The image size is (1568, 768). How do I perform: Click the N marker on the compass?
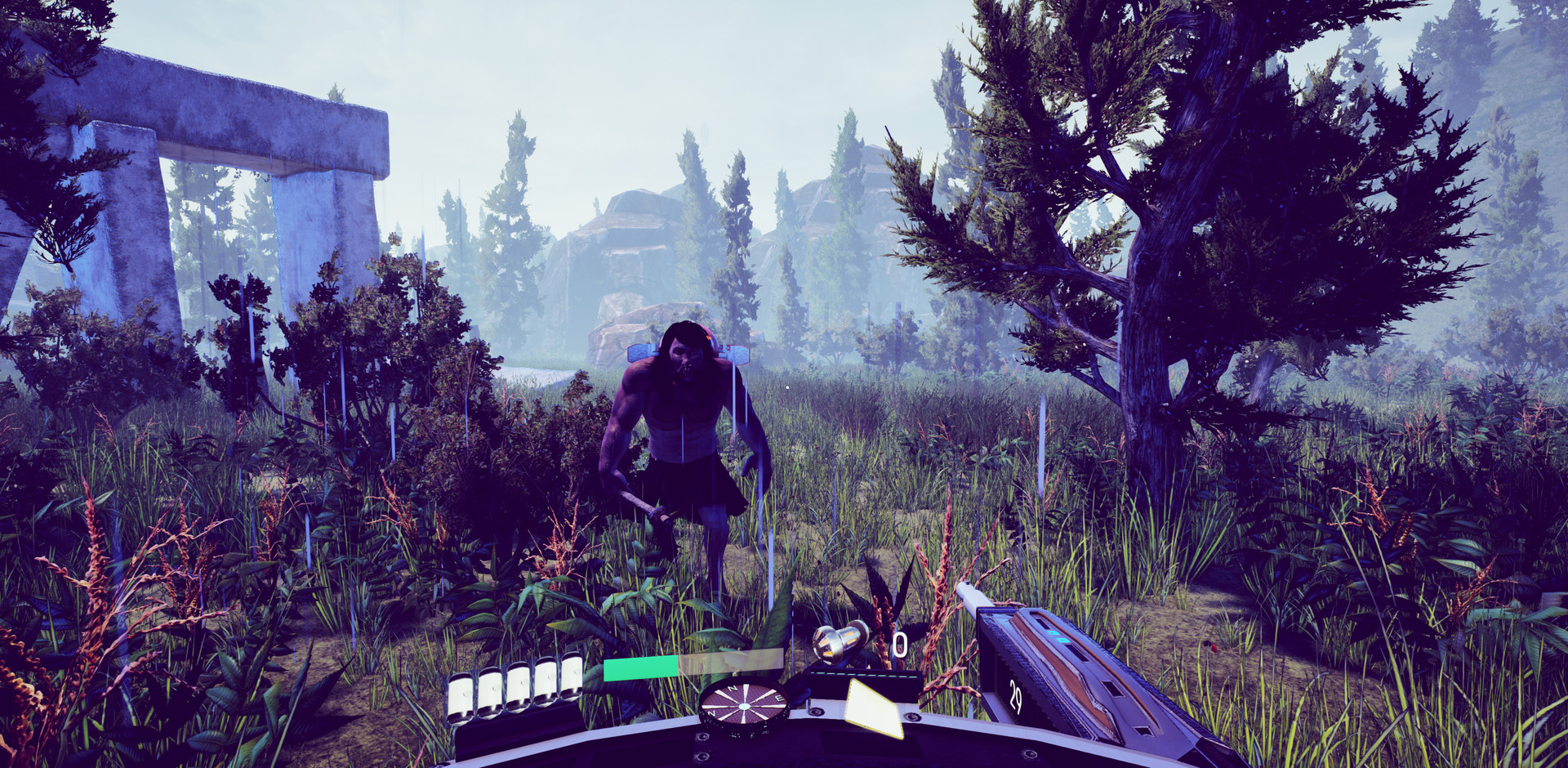point(731,689)
